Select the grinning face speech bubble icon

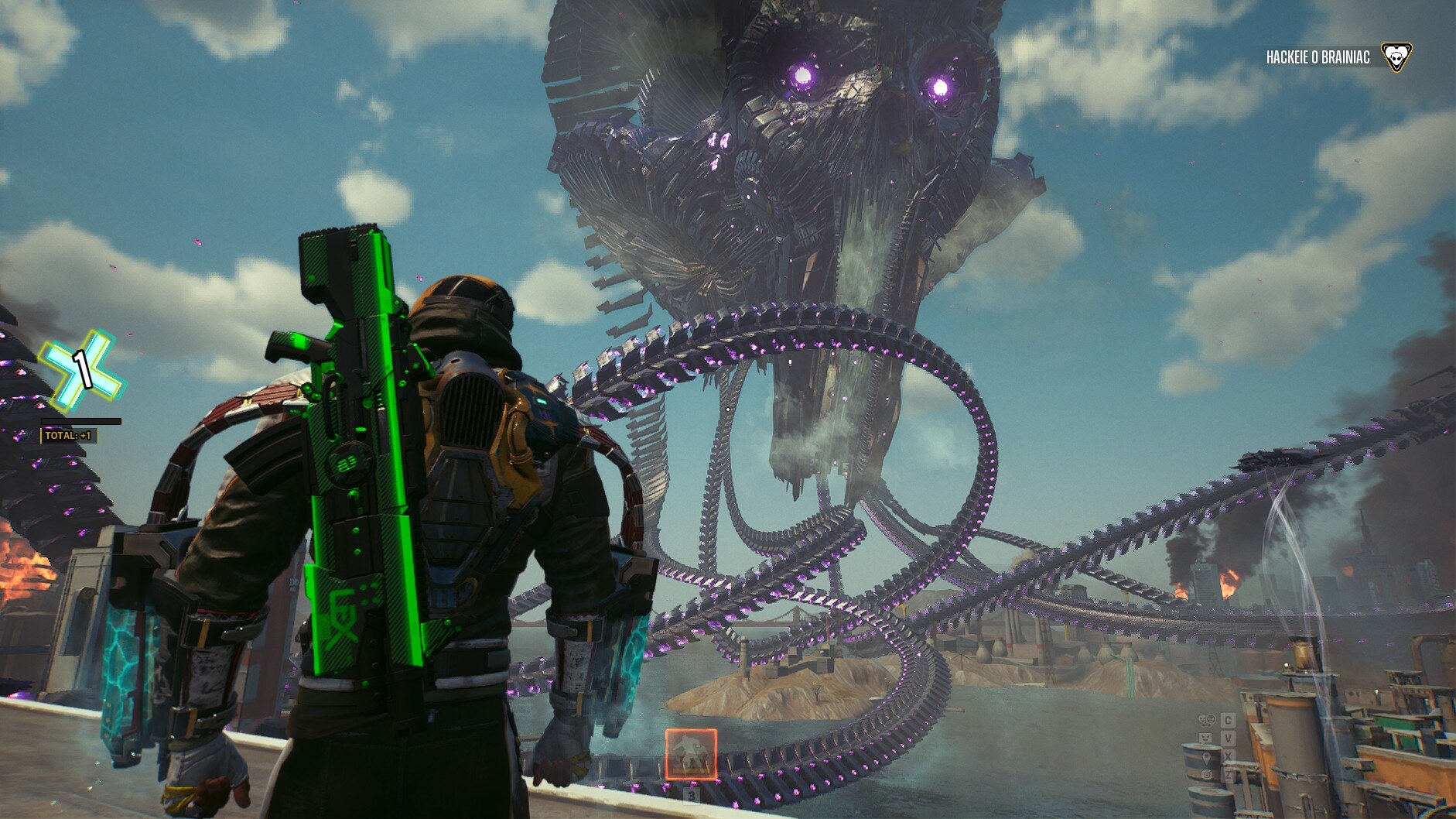click(x=1205, y=738)
